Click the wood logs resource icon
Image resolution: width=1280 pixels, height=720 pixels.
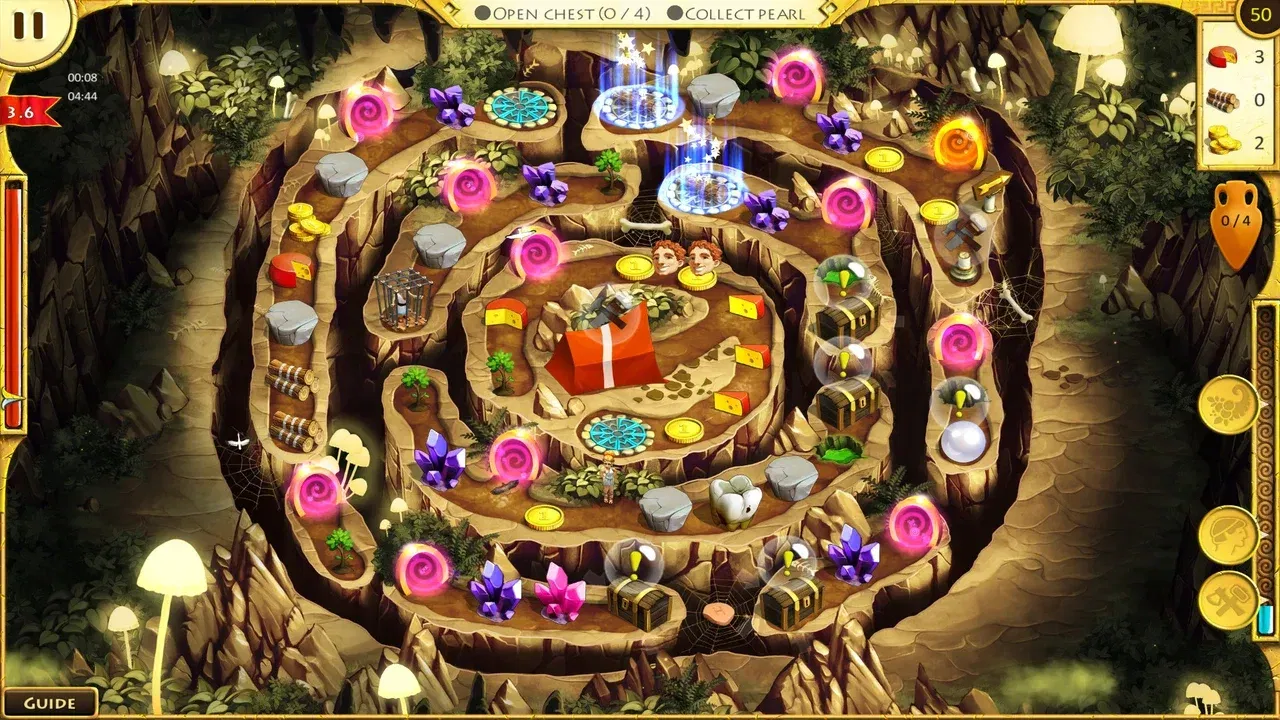pos(1222,99)
